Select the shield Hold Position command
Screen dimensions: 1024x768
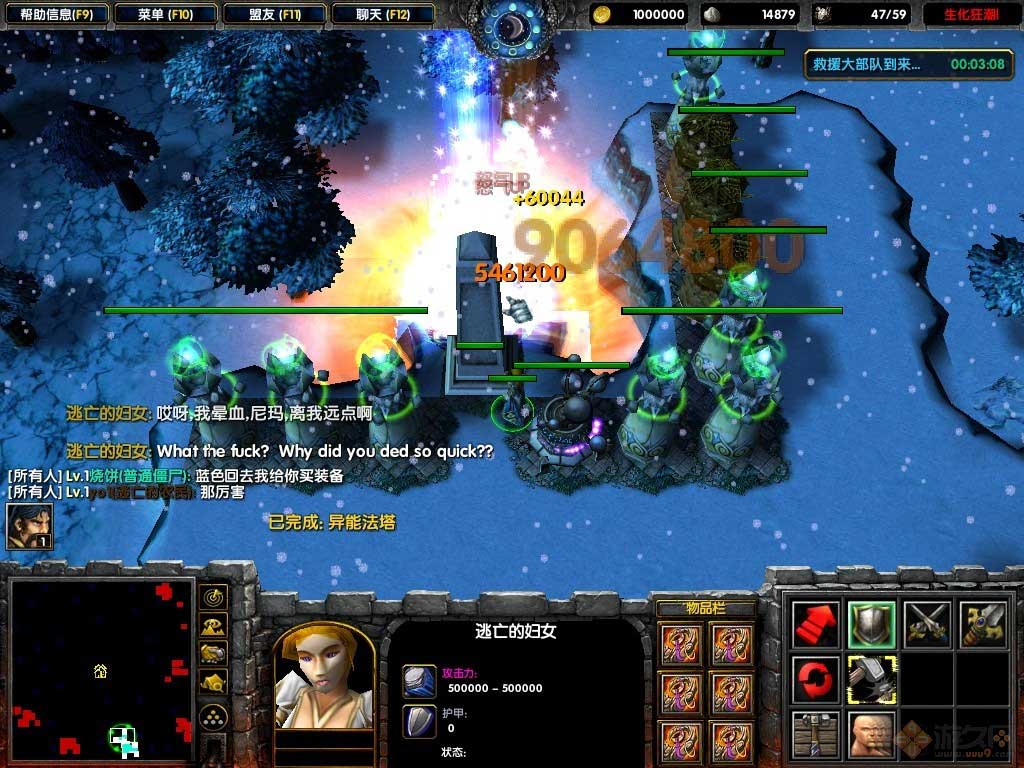(x=872, y=624)
